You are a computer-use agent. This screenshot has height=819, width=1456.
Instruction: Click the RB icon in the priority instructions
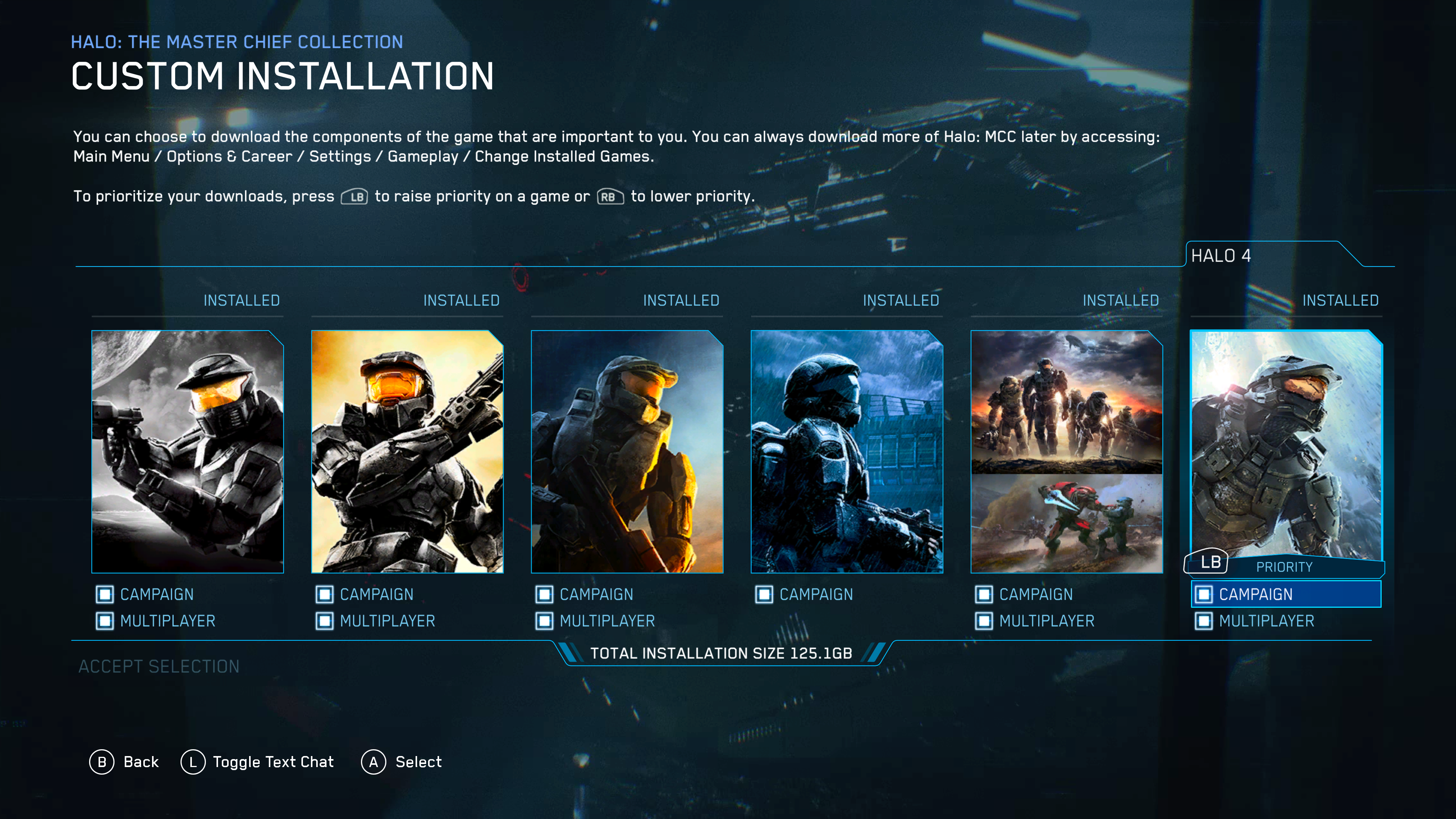click(610, 197)
